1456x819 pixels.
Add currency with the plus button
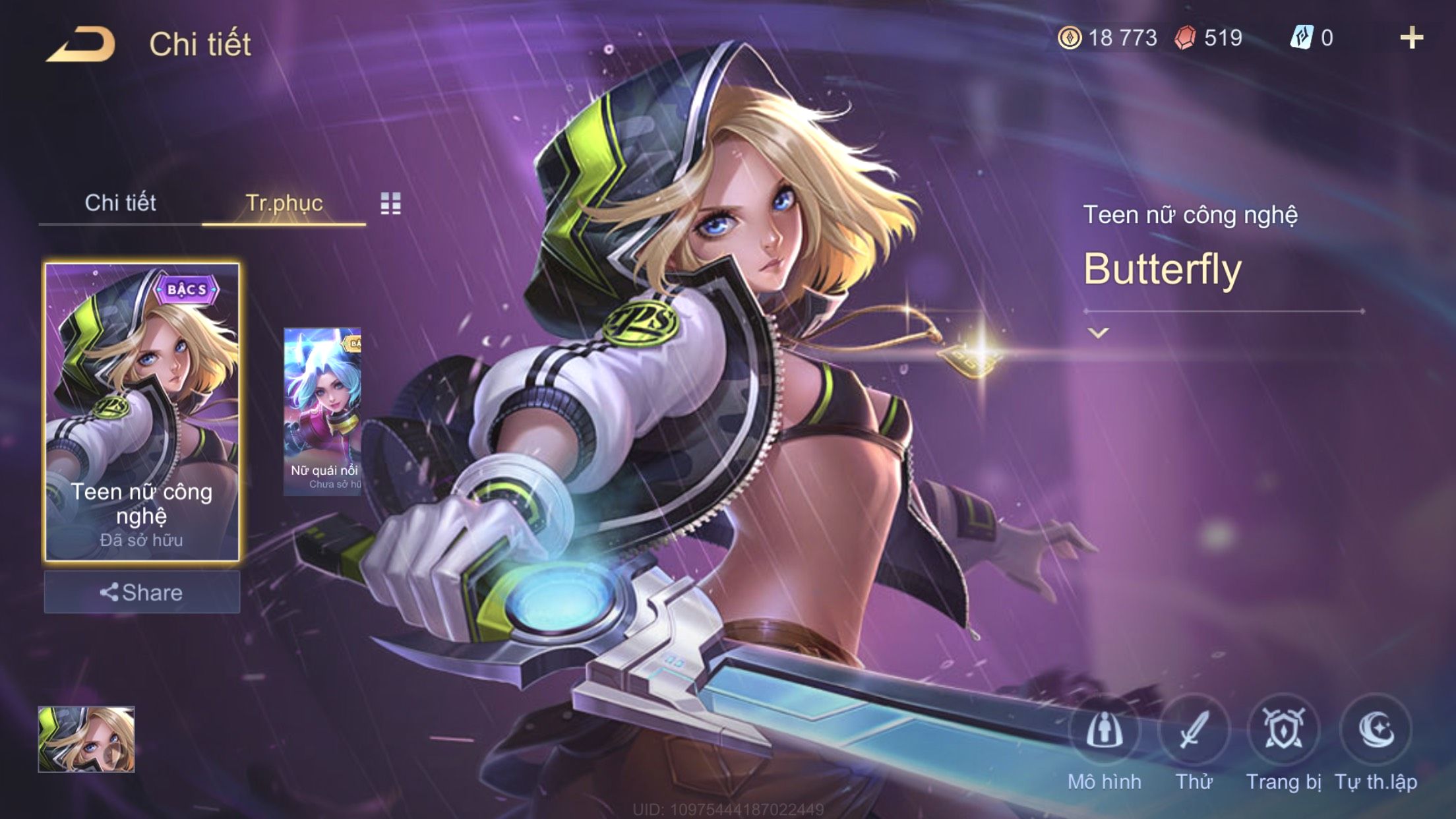pyautogui.click(x=1411, y=38)
